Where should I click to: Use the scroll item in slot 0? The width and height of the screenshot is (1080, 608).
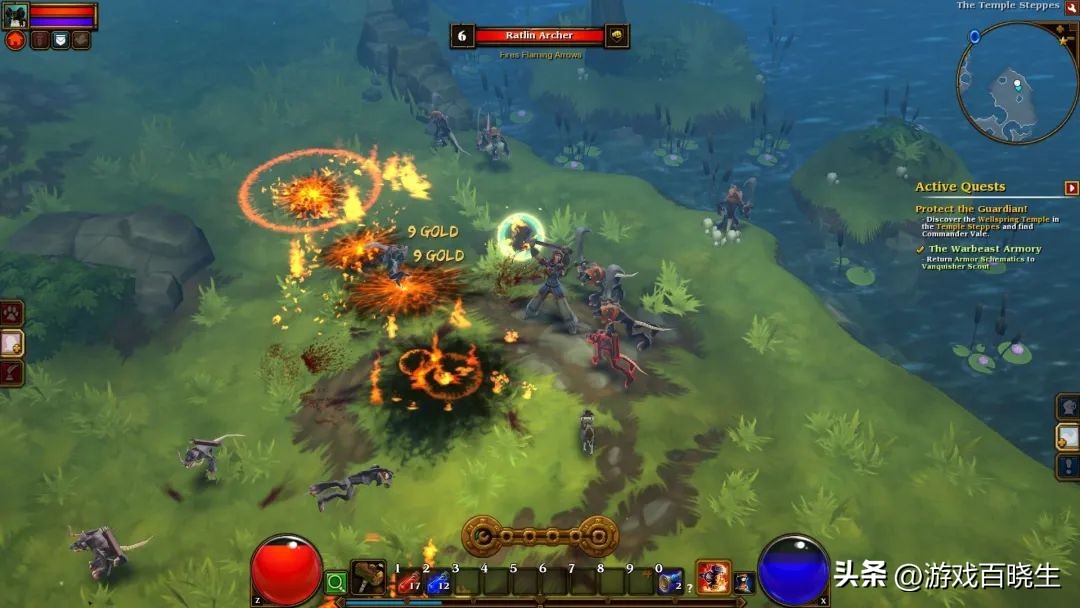click(x=669, y=582)
